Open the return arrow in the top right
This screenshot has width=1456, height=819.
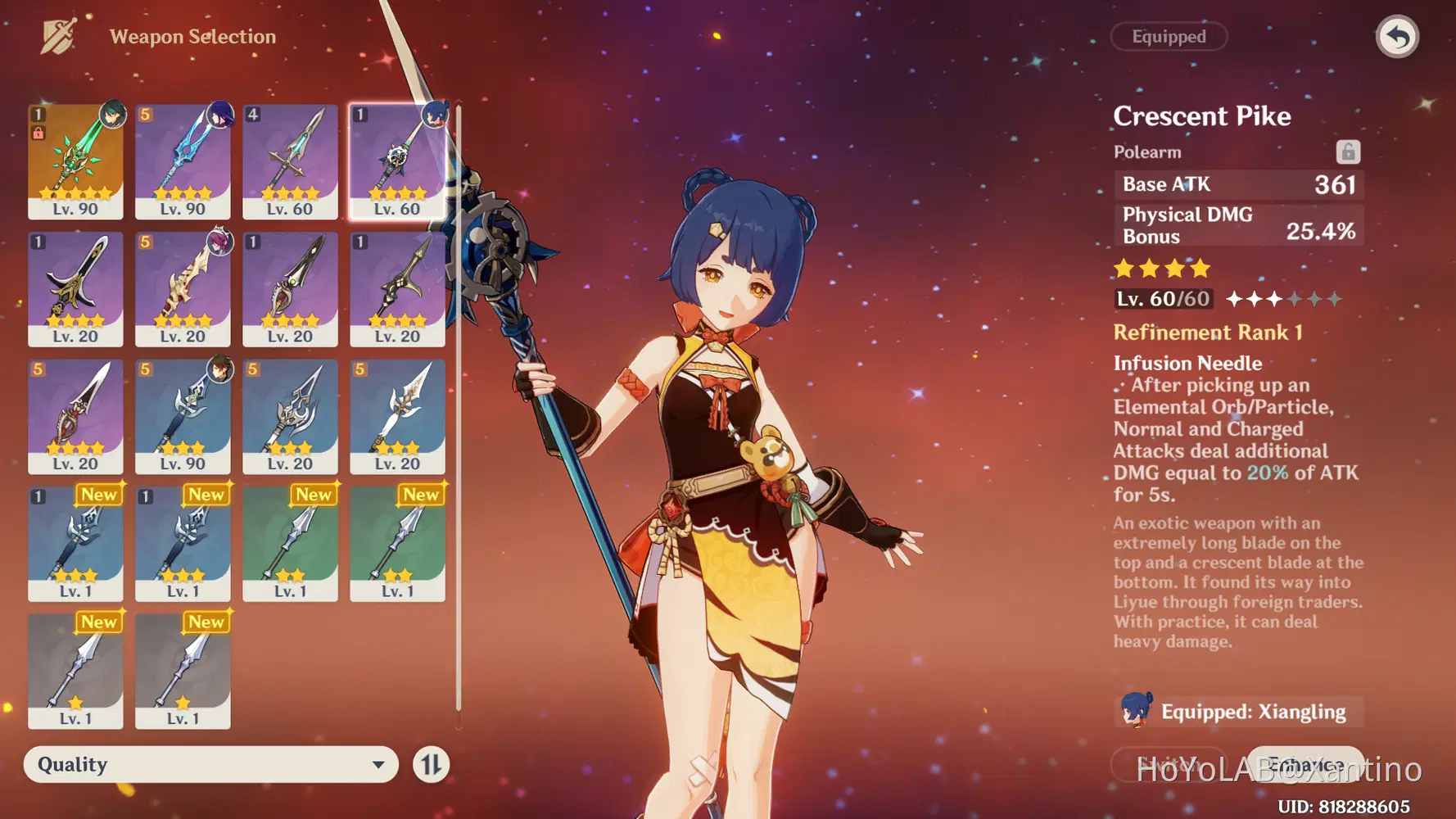tap(1397, 36)
